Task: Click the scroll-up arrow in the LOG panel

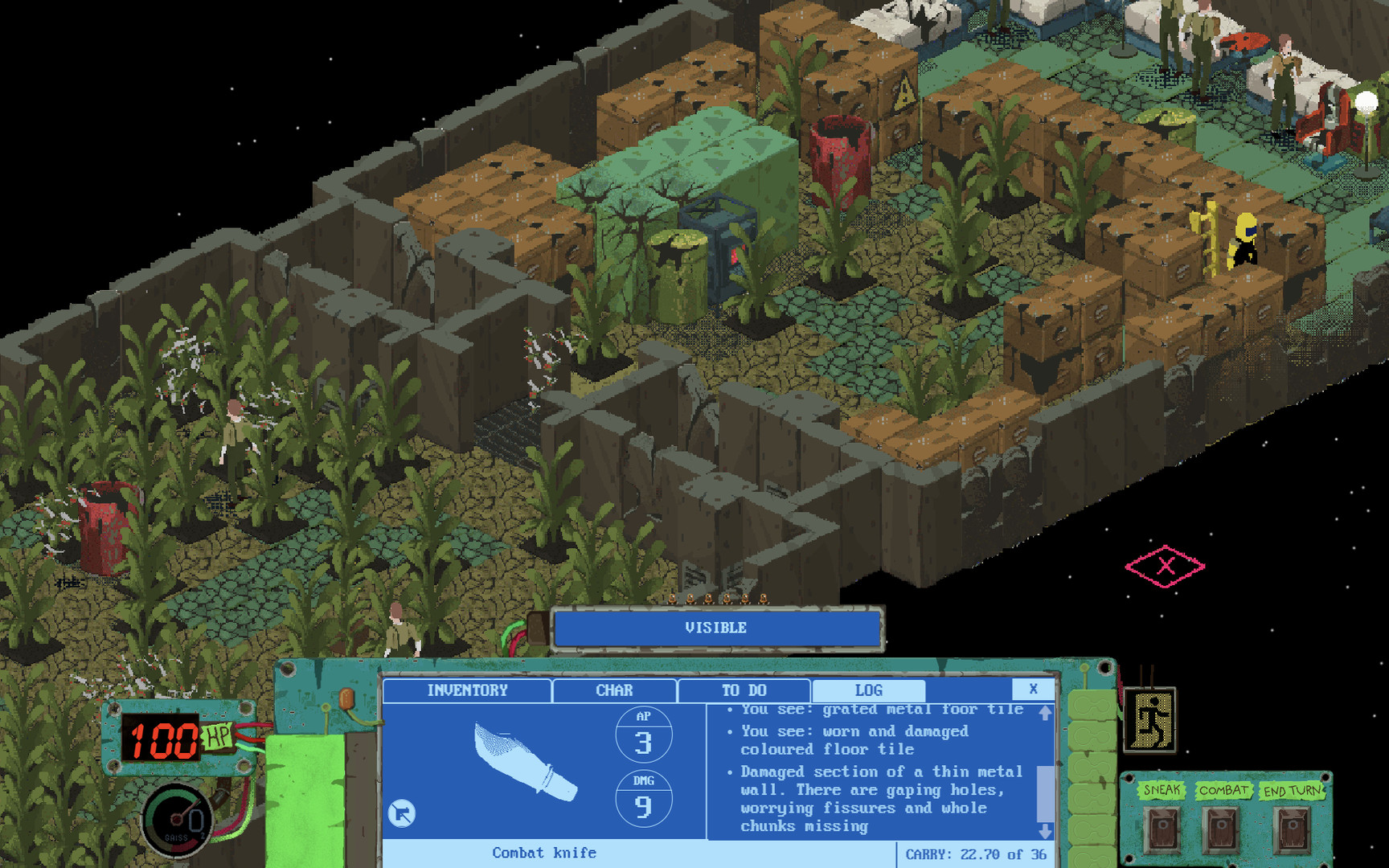Action: (x=1047, y=711)
